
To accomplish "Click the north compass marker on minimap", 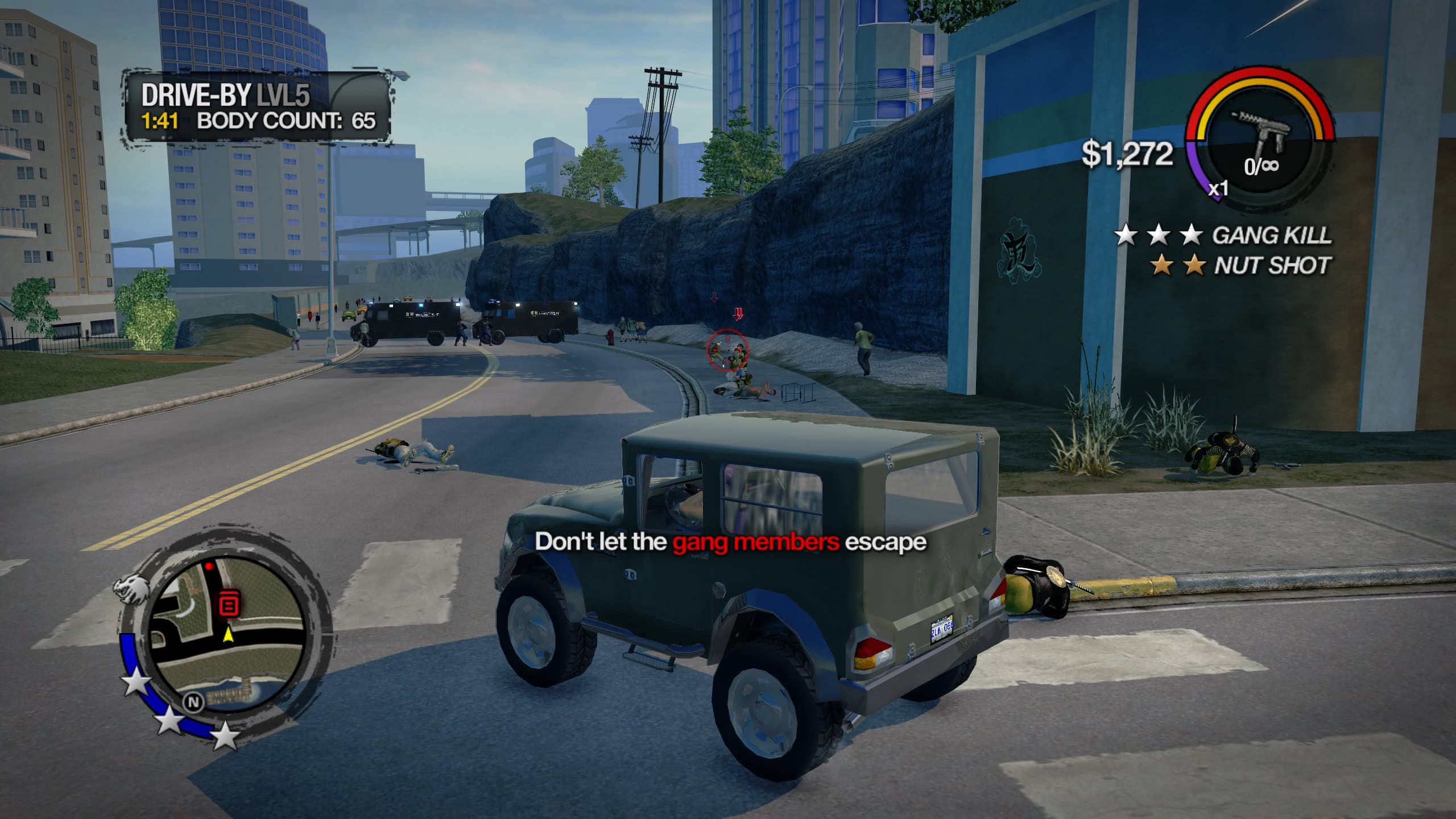I will click(193, 702).
